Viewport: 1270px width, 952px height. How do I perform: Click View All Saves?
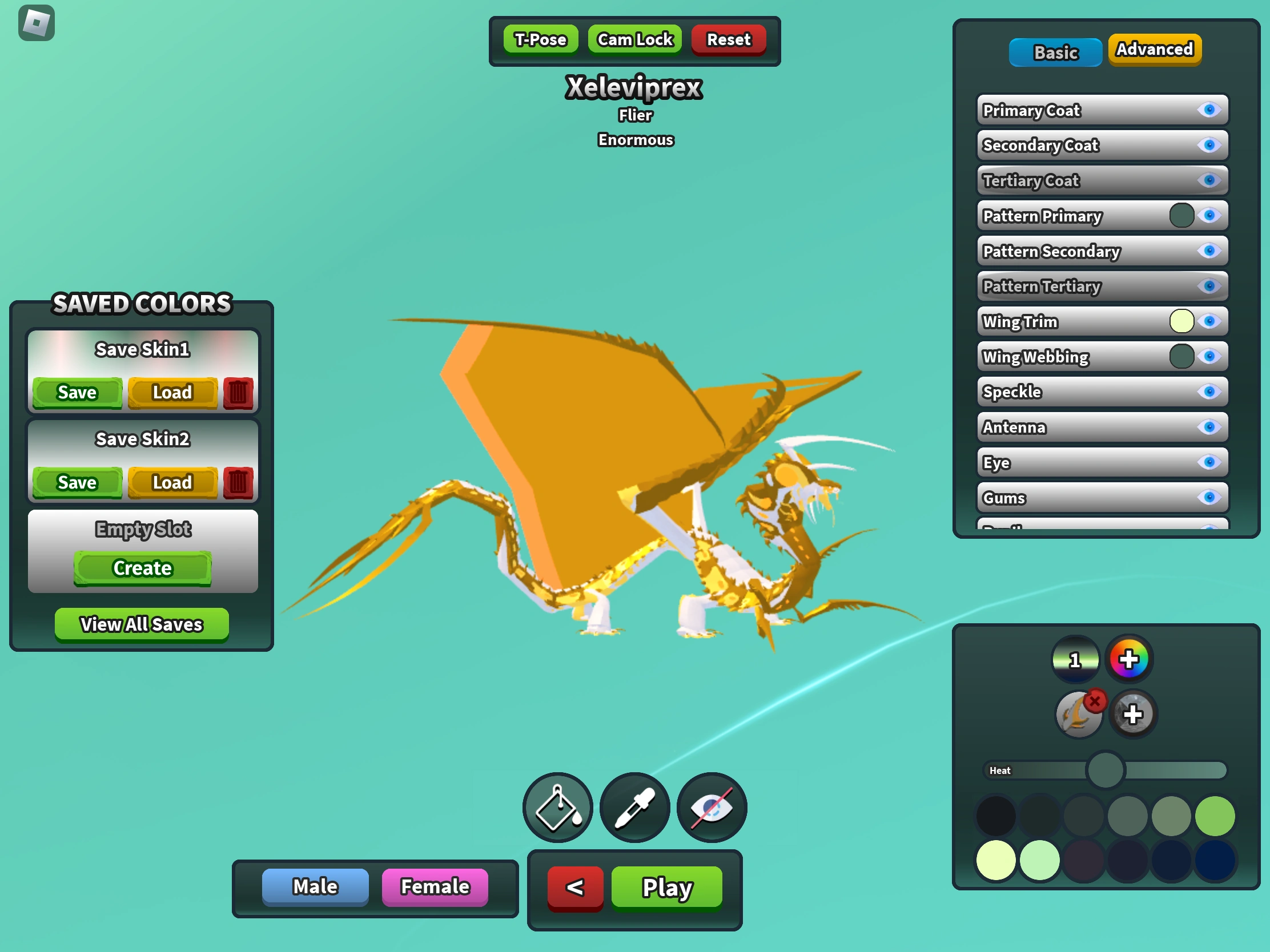(x=141, y=624)
